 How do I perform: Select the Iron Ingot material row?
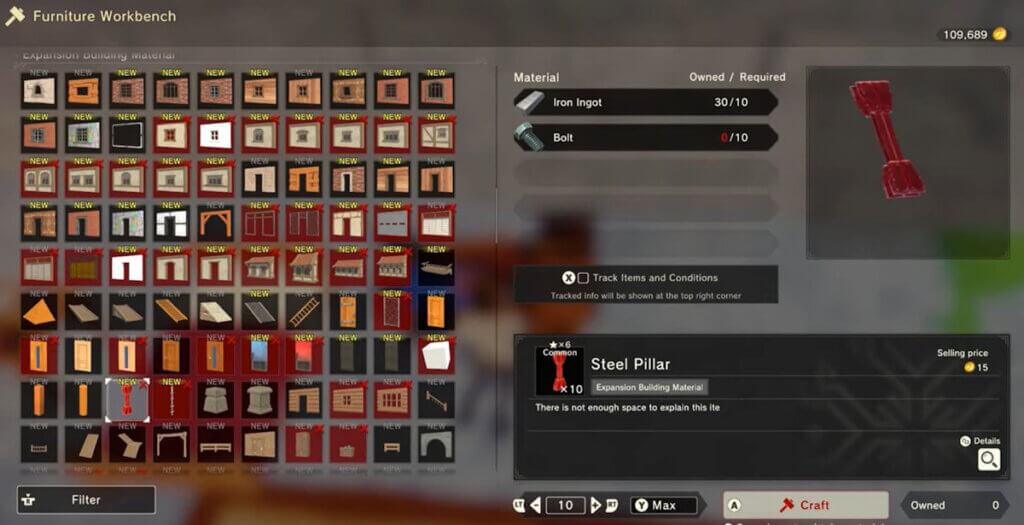645,102
